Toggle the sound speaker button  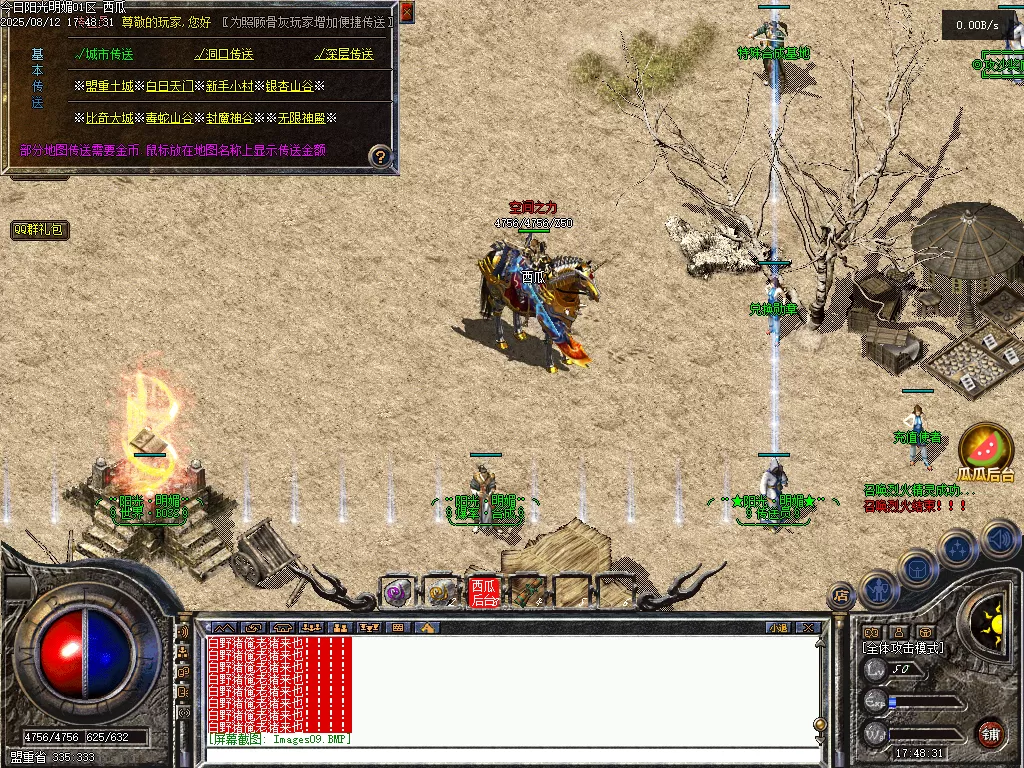1000,539
